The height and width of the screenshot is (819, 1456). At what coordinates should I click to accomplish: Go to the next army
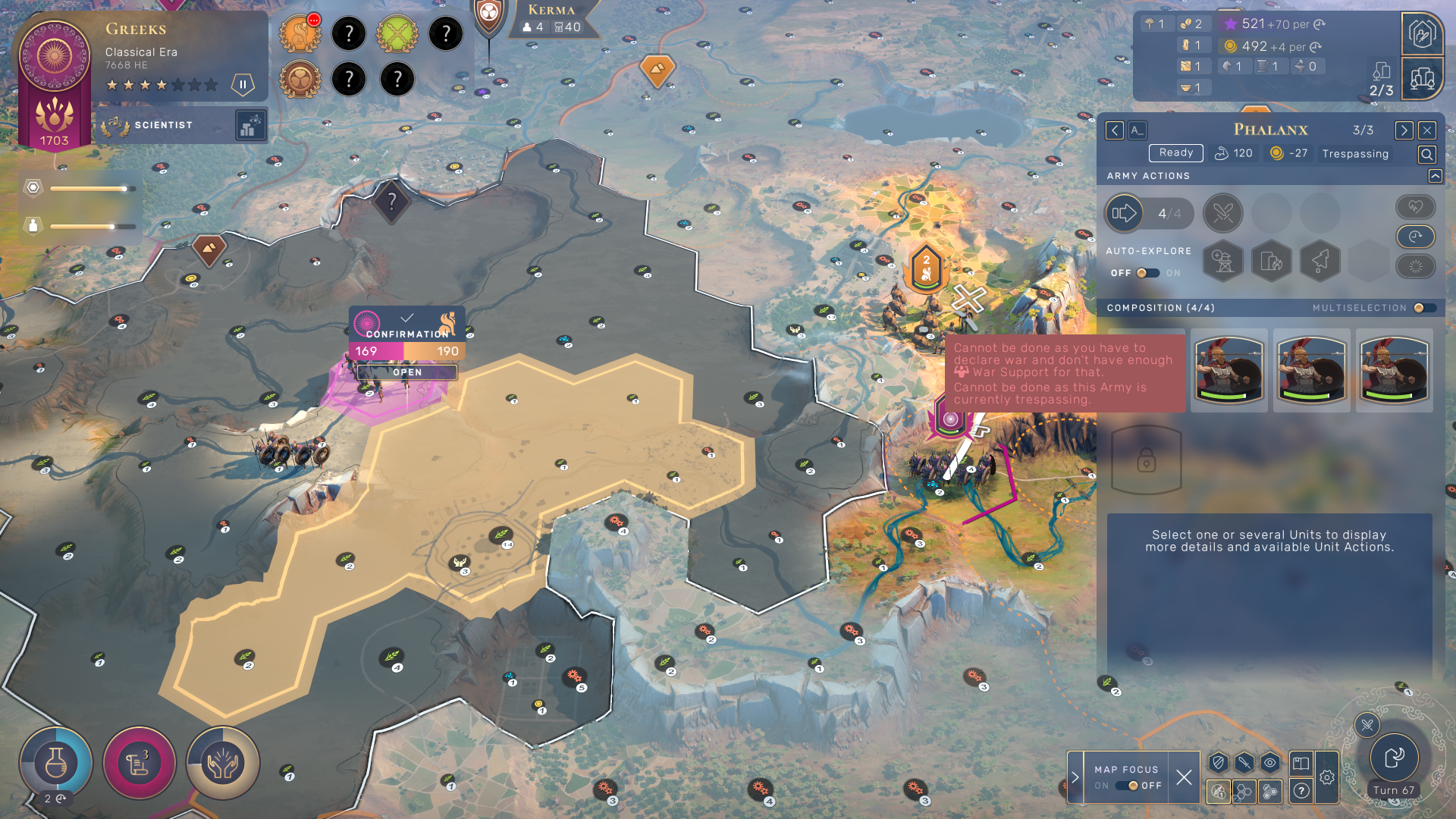1404,130
